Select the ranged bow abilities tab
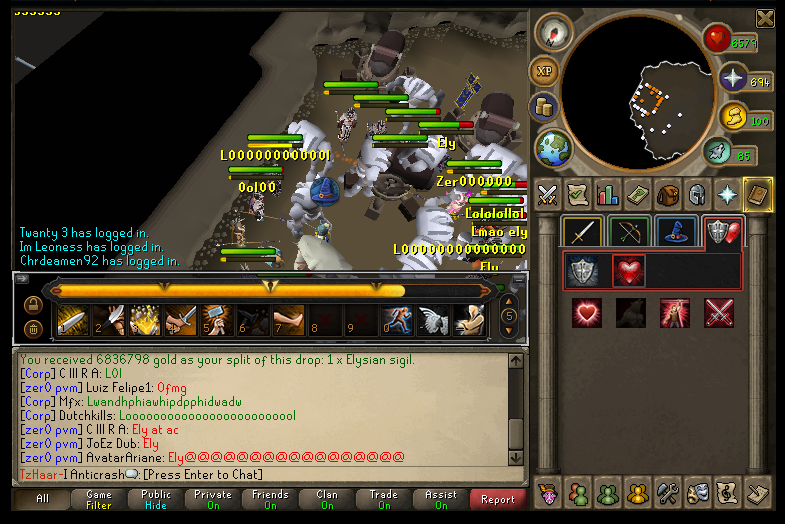The height and width of the screenshot is (524, 785). click(x=629, y=232)
